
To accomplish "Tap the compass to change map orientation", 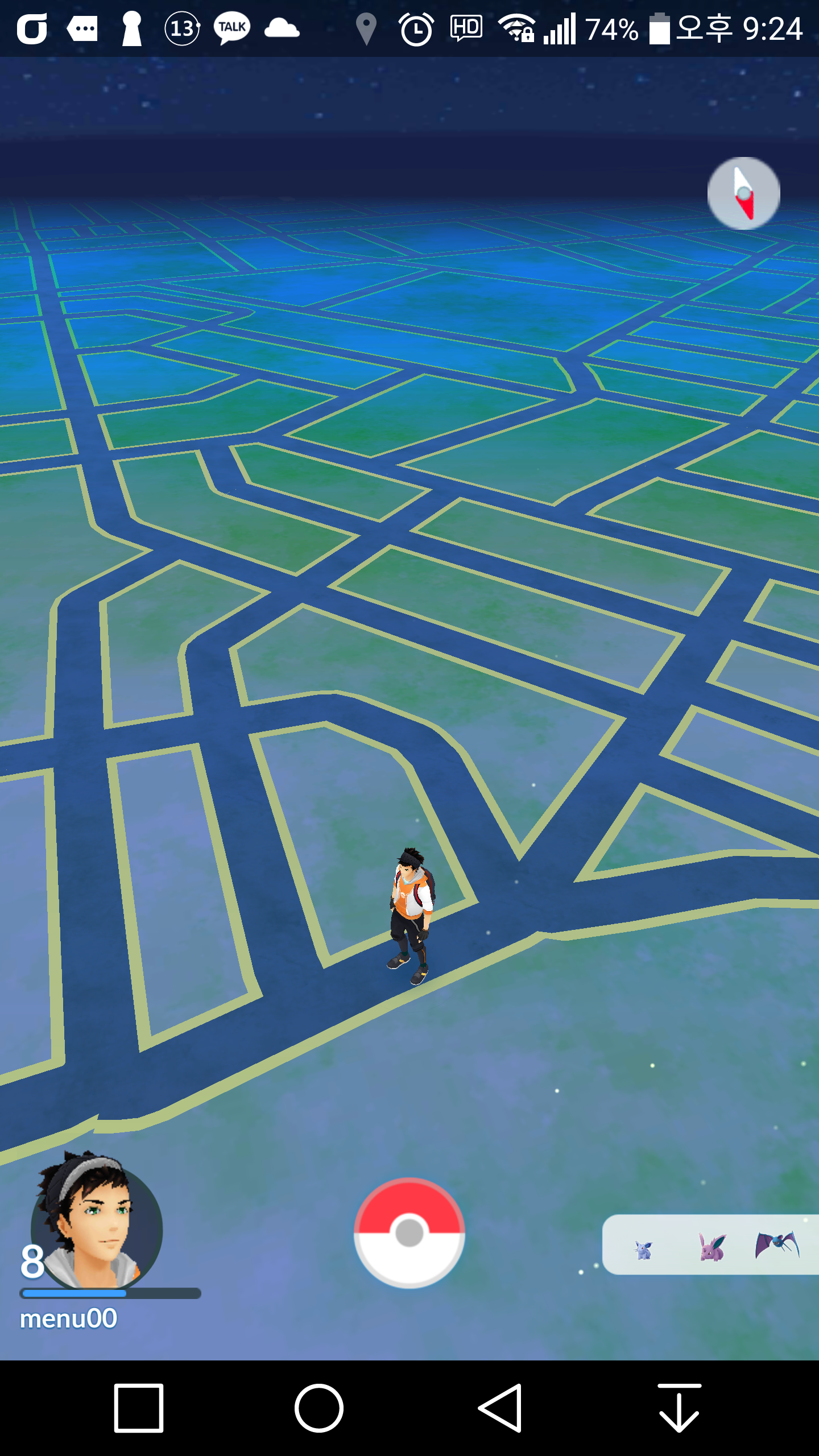I will tap(743, 193).
